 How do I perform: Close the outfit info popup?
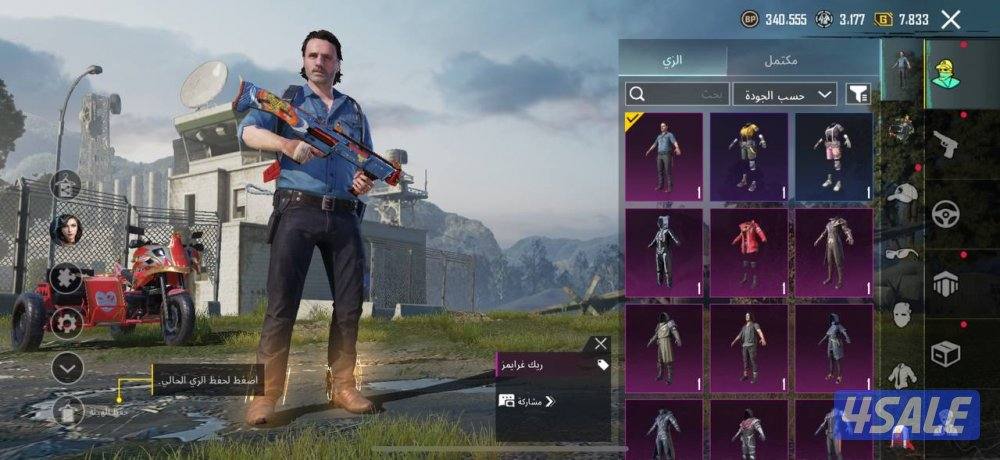click(x=600, y=344)
